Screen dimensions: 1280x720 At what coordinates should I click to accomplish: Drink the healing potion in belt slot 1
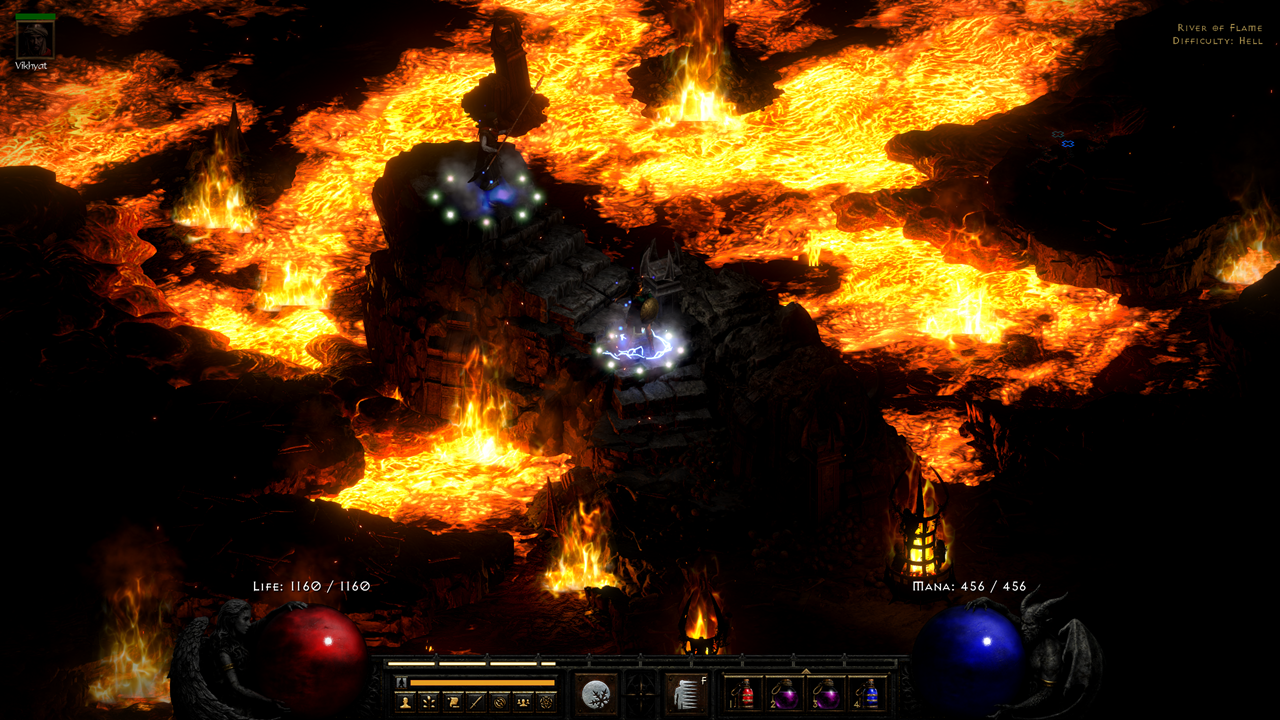point(745,693)
